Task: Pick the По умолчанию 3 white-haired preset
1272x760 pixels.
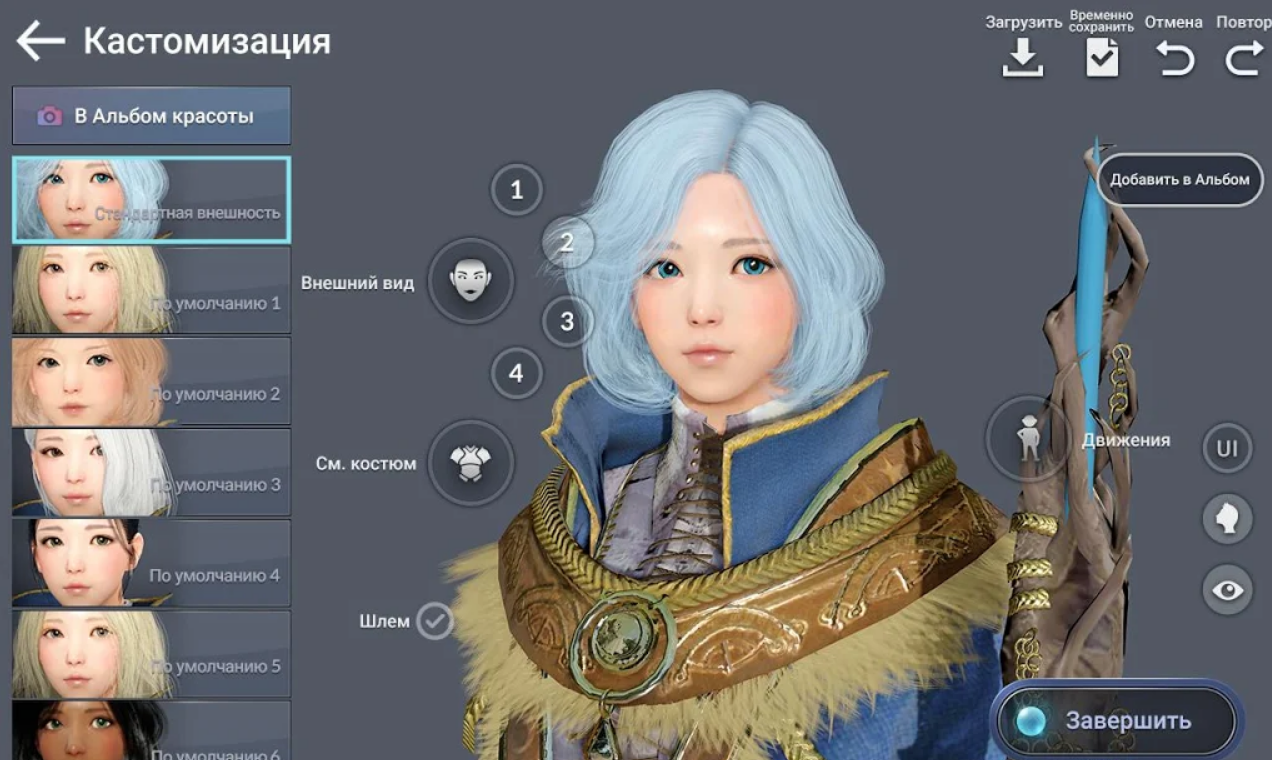Action: coord(151,472)
